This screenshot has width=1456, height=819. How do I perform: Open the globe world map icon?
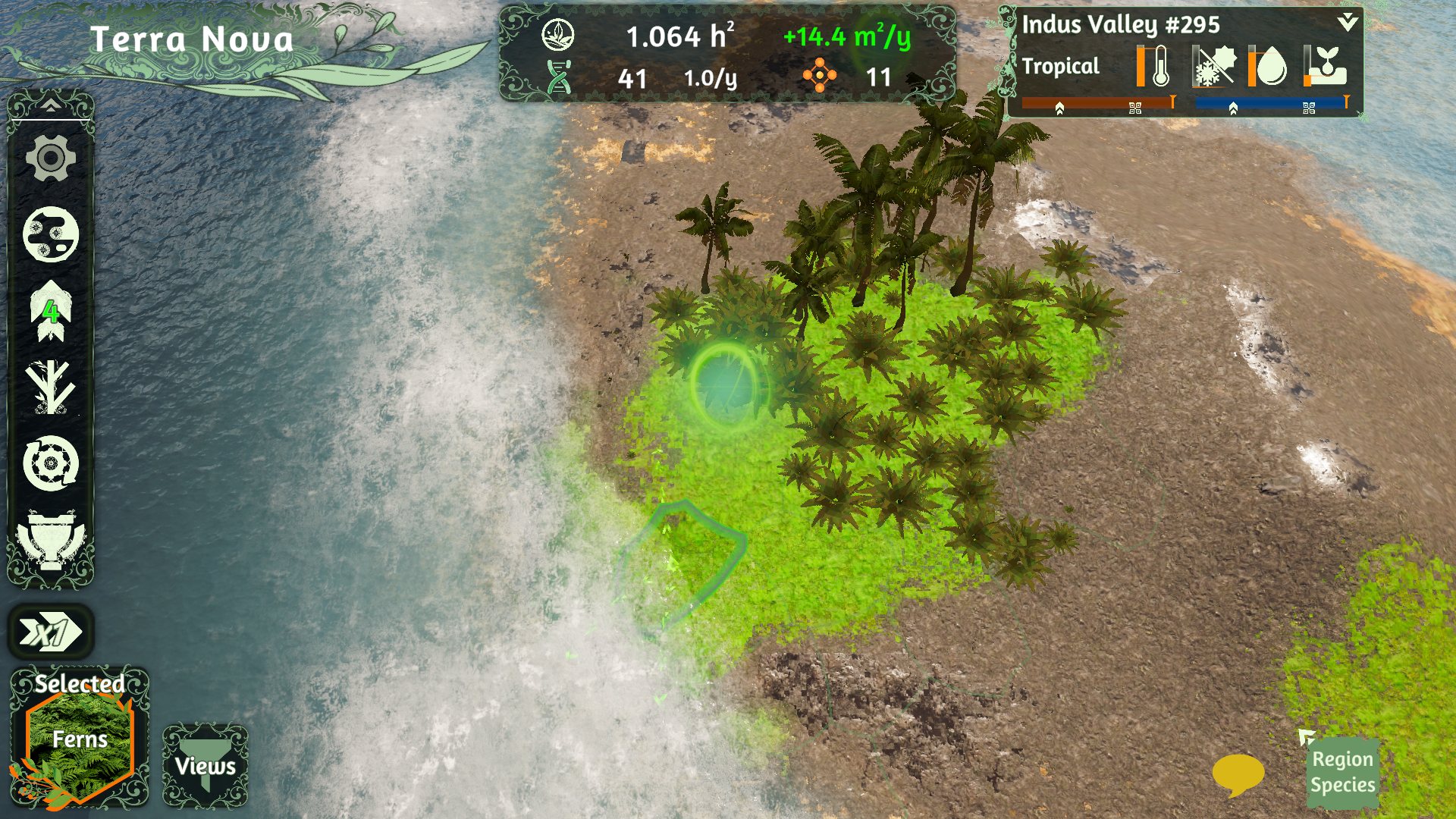pyautogui.click(x=51, y=234)
